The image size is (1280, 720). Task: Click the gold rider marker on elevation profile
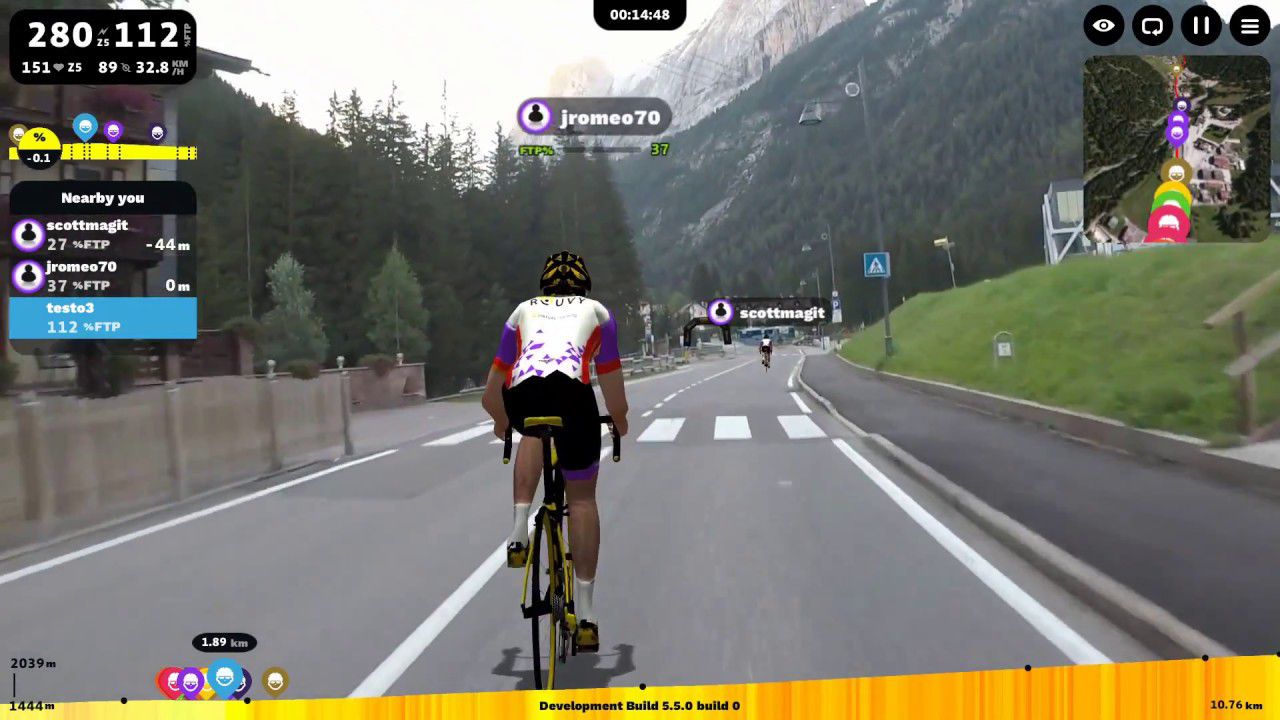(275, 681)
